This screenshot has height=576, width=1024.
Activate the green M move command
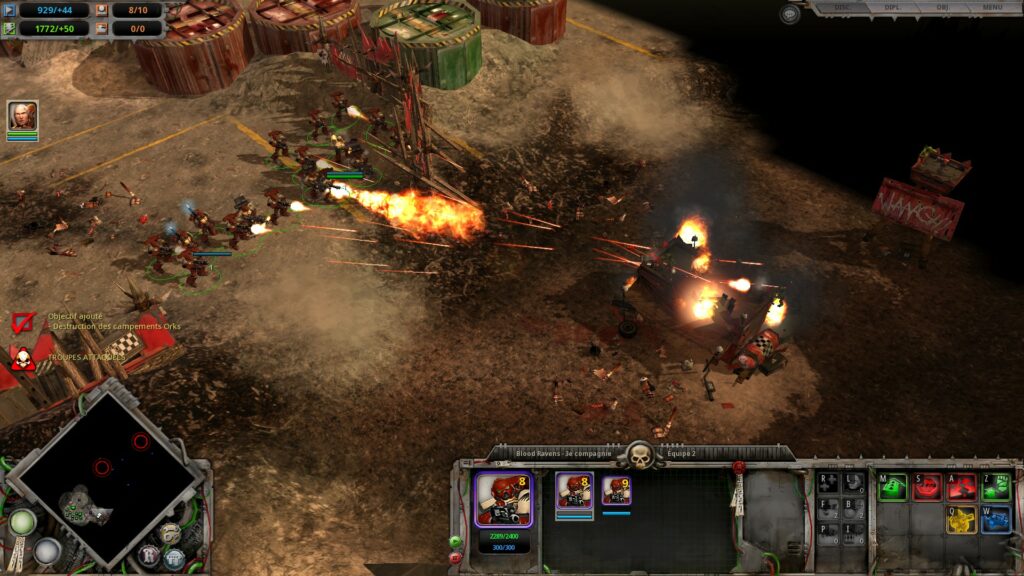click(x=892, y=487)
